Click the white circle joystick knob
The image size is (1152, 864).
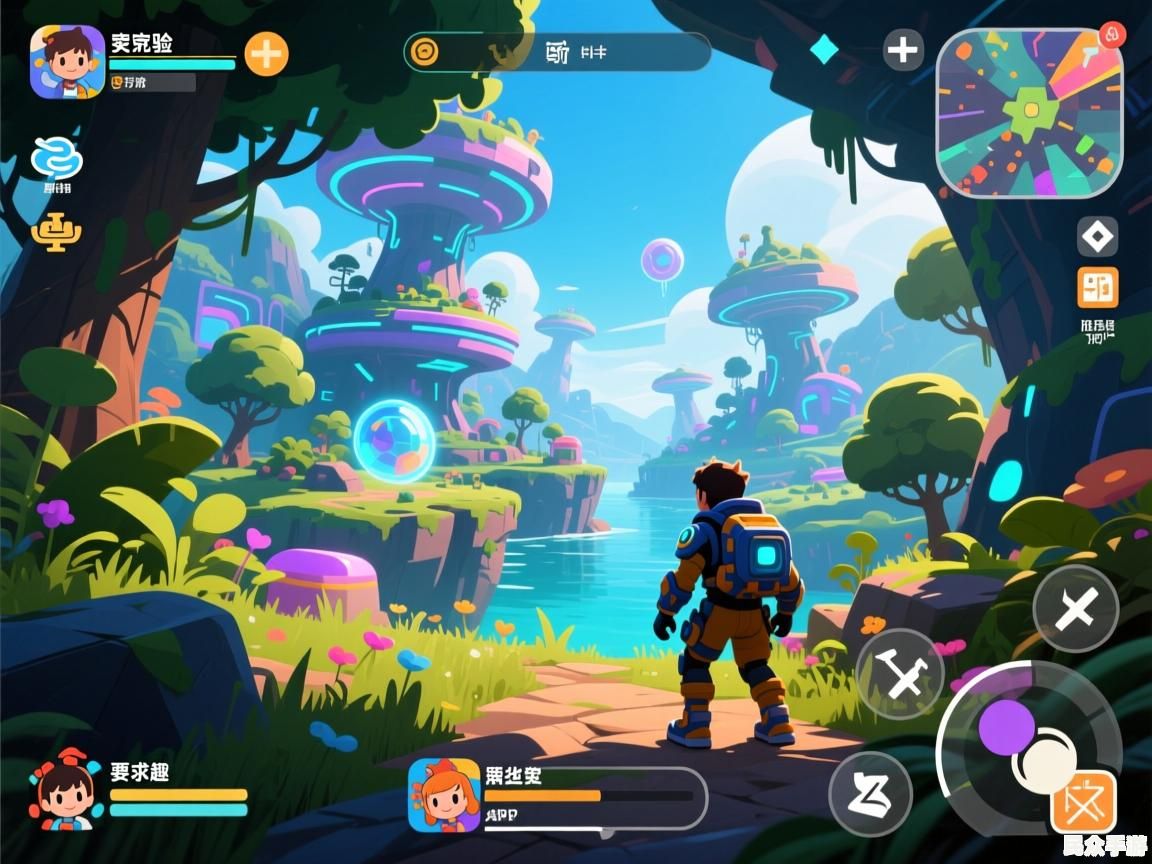pos(1044,762)
